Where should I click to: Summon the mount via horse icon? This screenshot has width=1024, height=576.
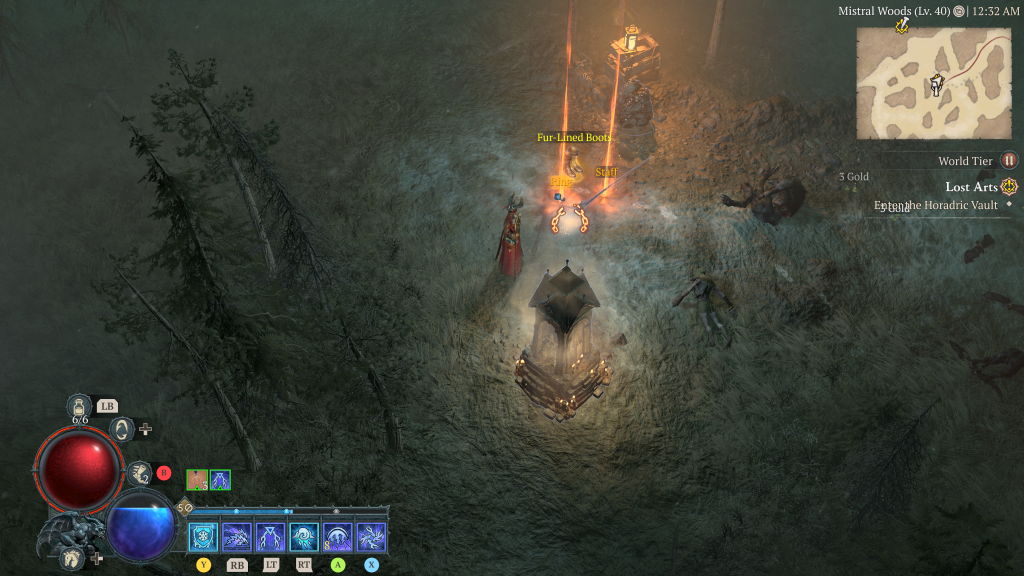72,557
